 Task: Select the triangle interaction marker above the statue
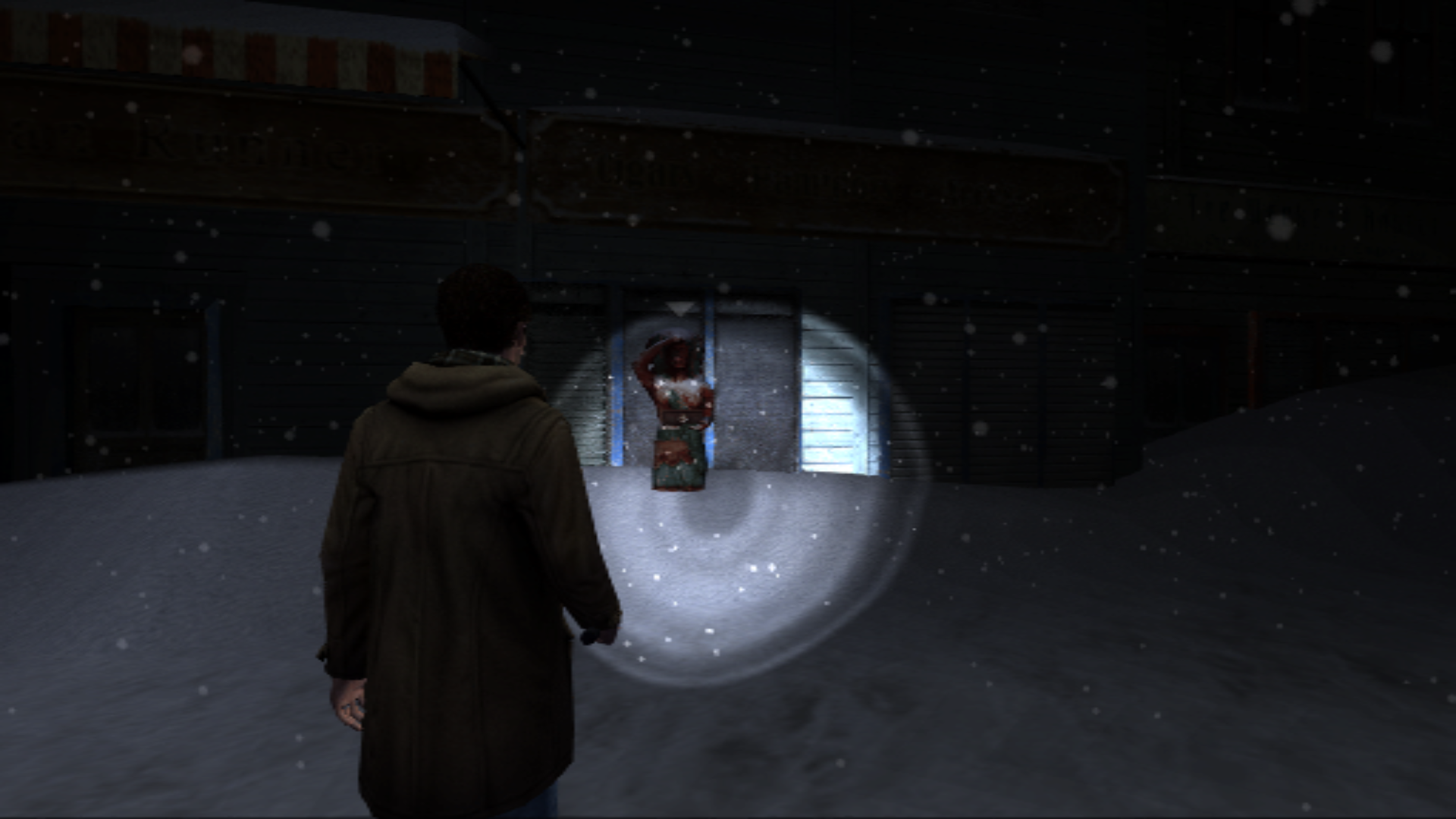pos(680,309)
